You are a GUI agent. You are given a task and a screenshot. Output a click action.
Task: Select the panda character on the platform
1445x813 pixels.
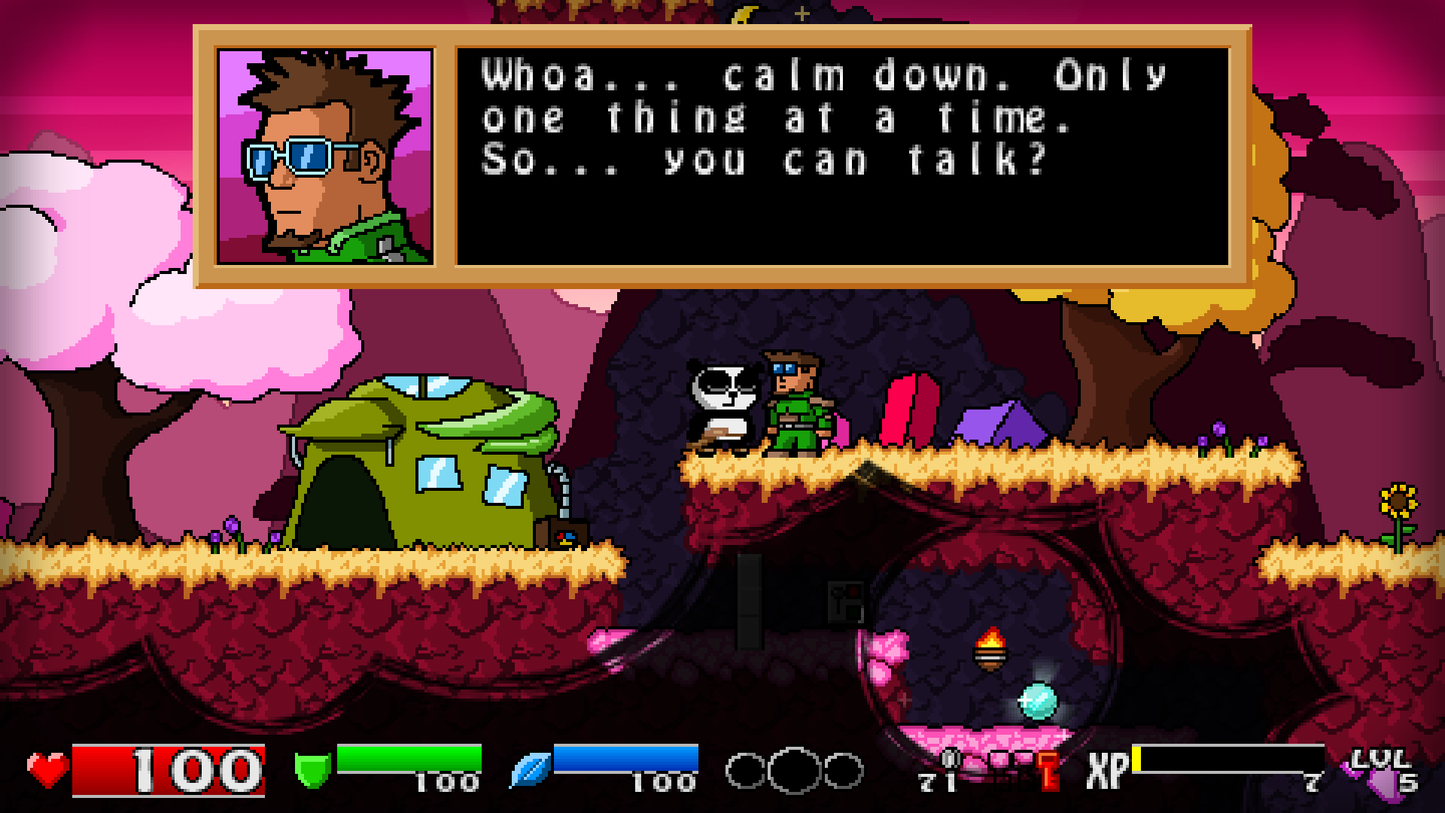(x=722, y=406)
